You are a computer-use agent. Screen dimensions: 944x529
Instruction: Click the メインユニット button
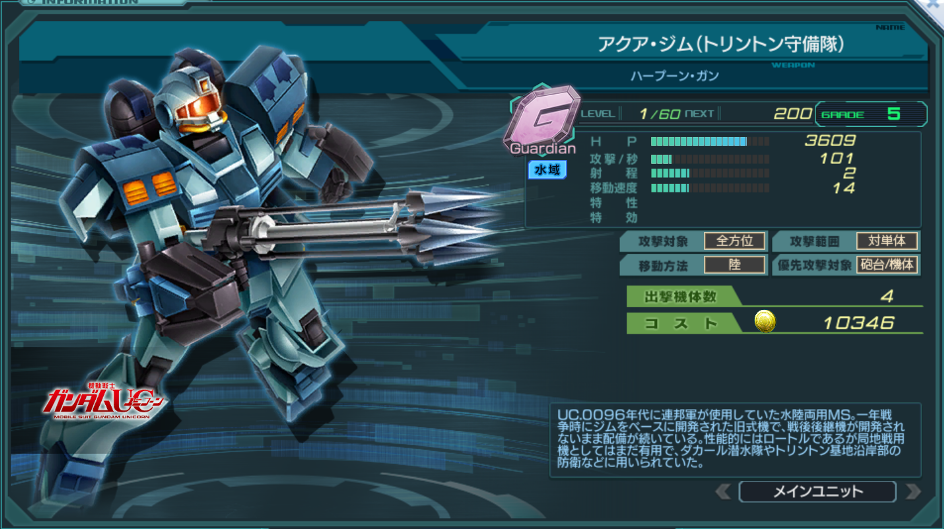tap(817, 491)
